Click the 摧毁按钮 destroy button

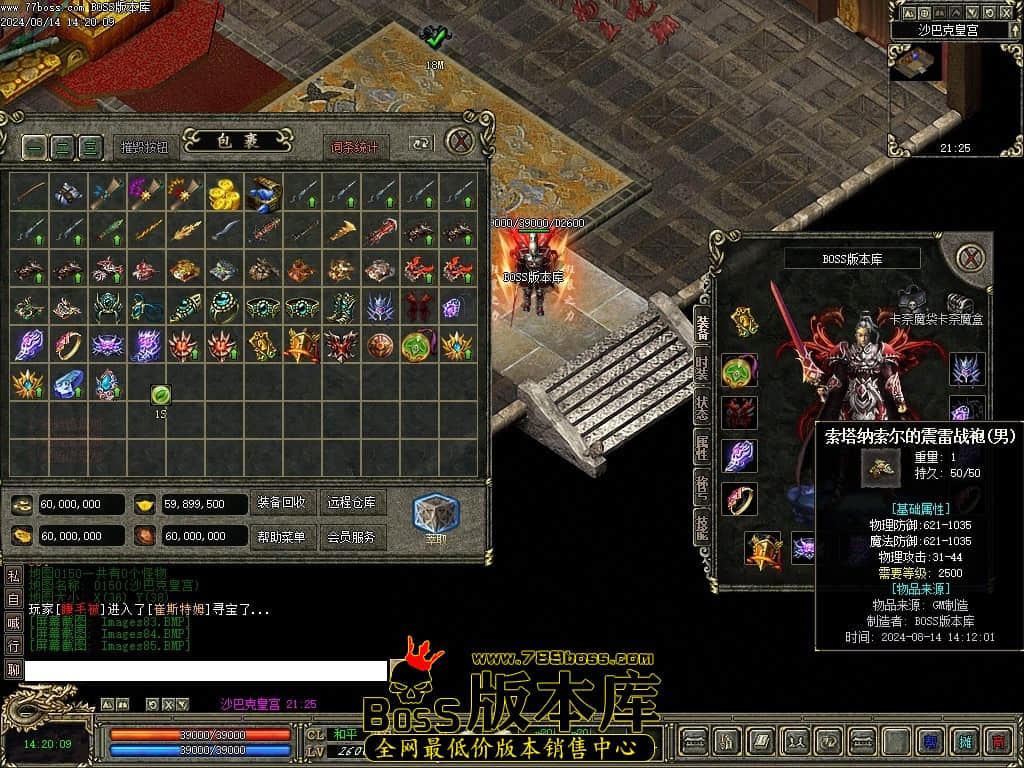(145, 147)
